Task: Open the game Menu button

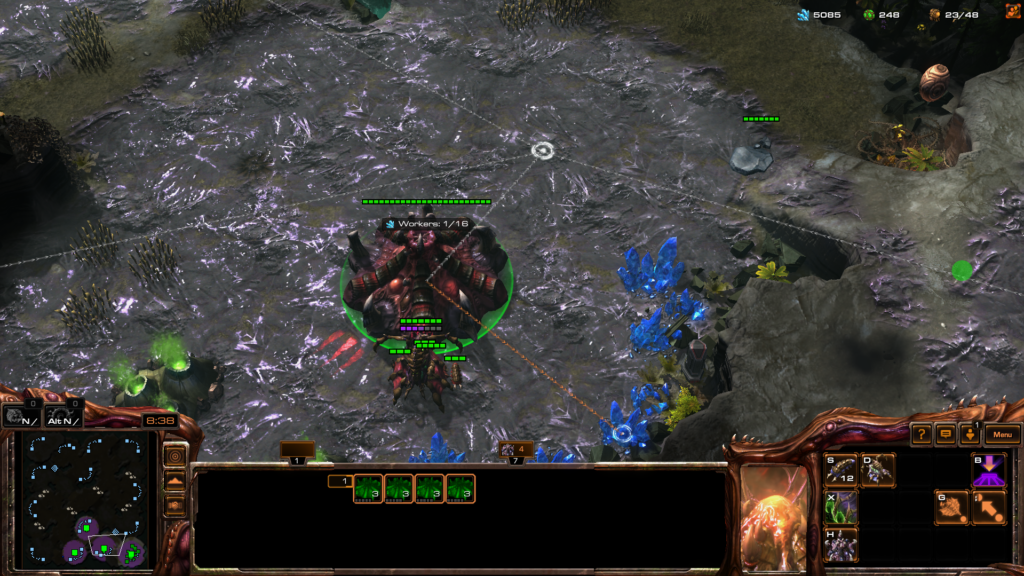Action: 1002,435
